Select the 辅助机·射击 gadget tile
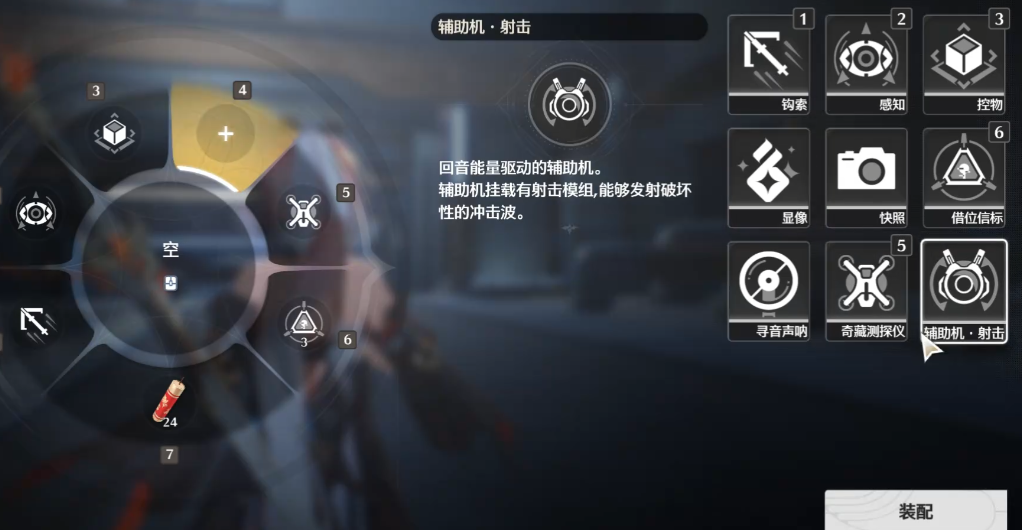 964,289
